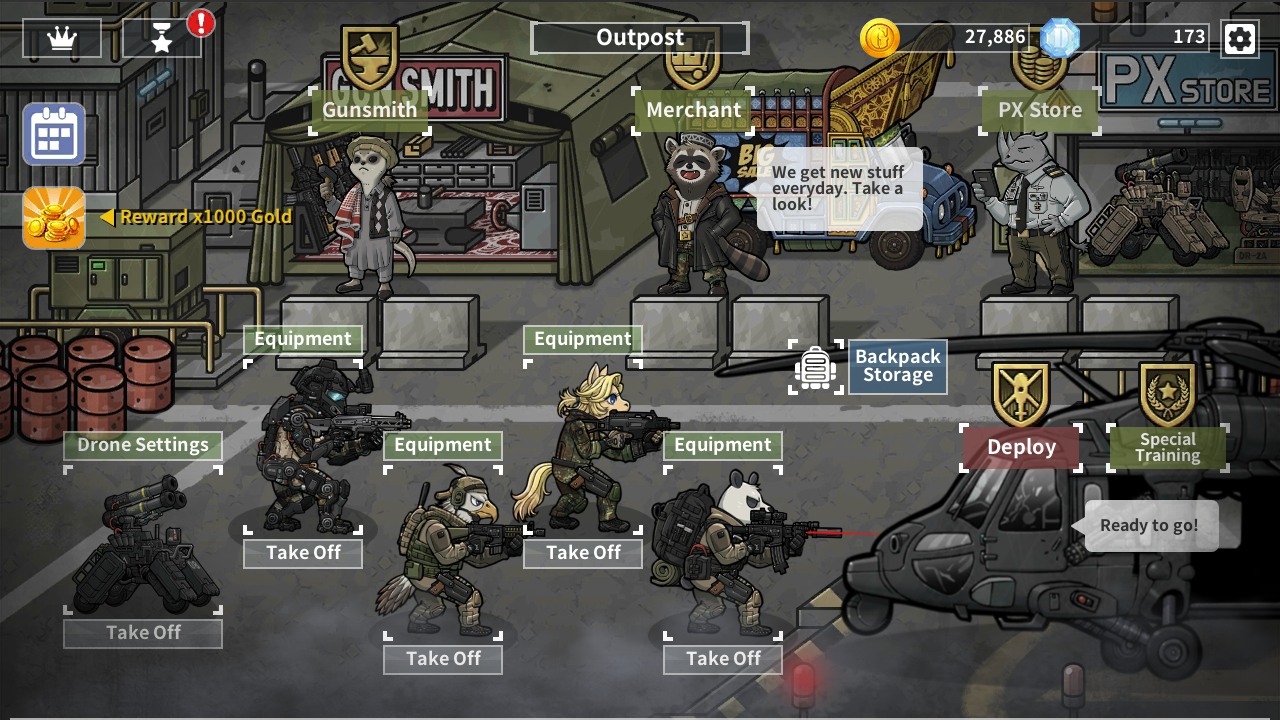Click the blue gem currency icon
This screenshot has width=1280, height=720.
click(1062, 38)
